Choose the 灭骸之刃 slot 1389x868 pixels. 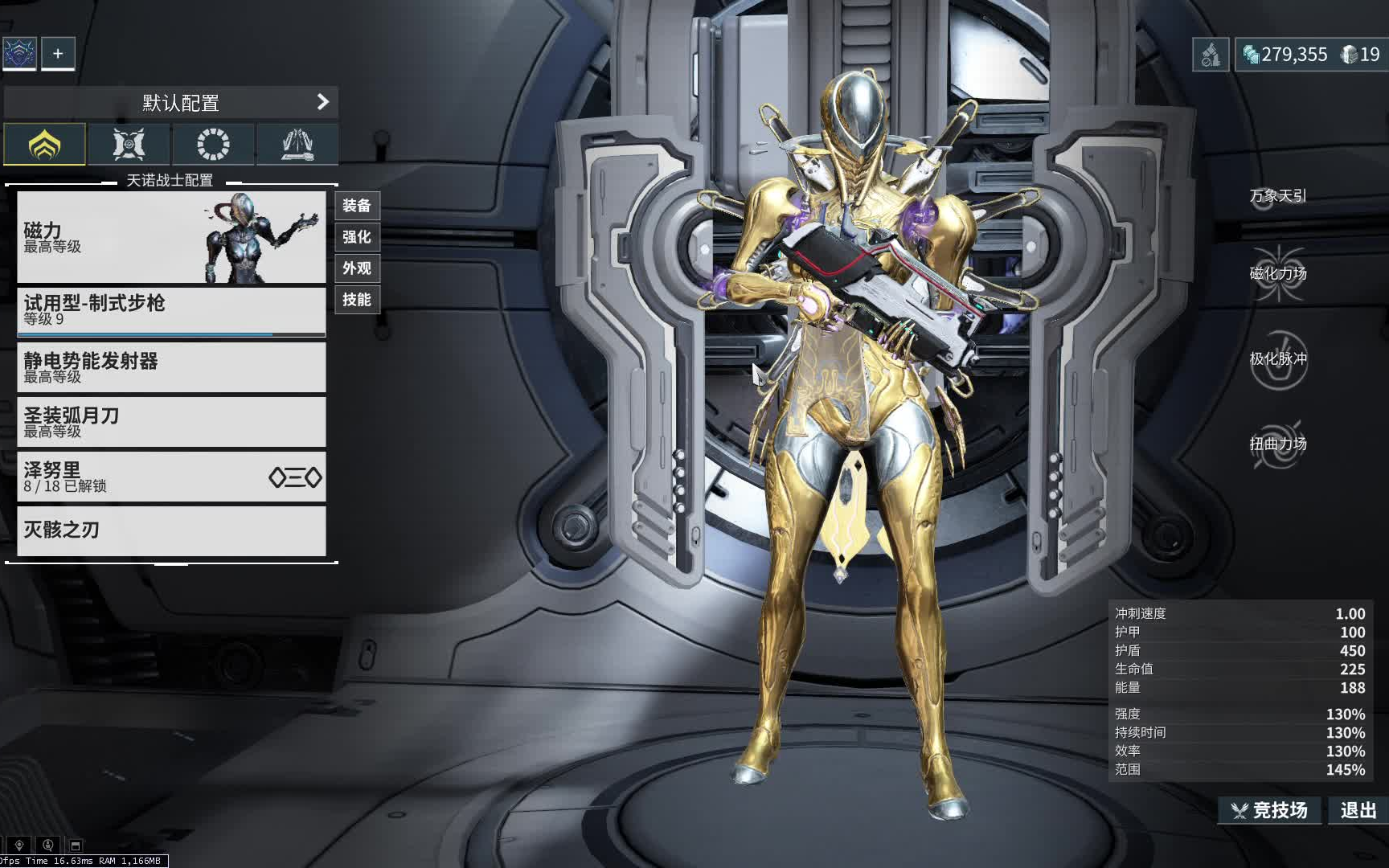[171, 530]
